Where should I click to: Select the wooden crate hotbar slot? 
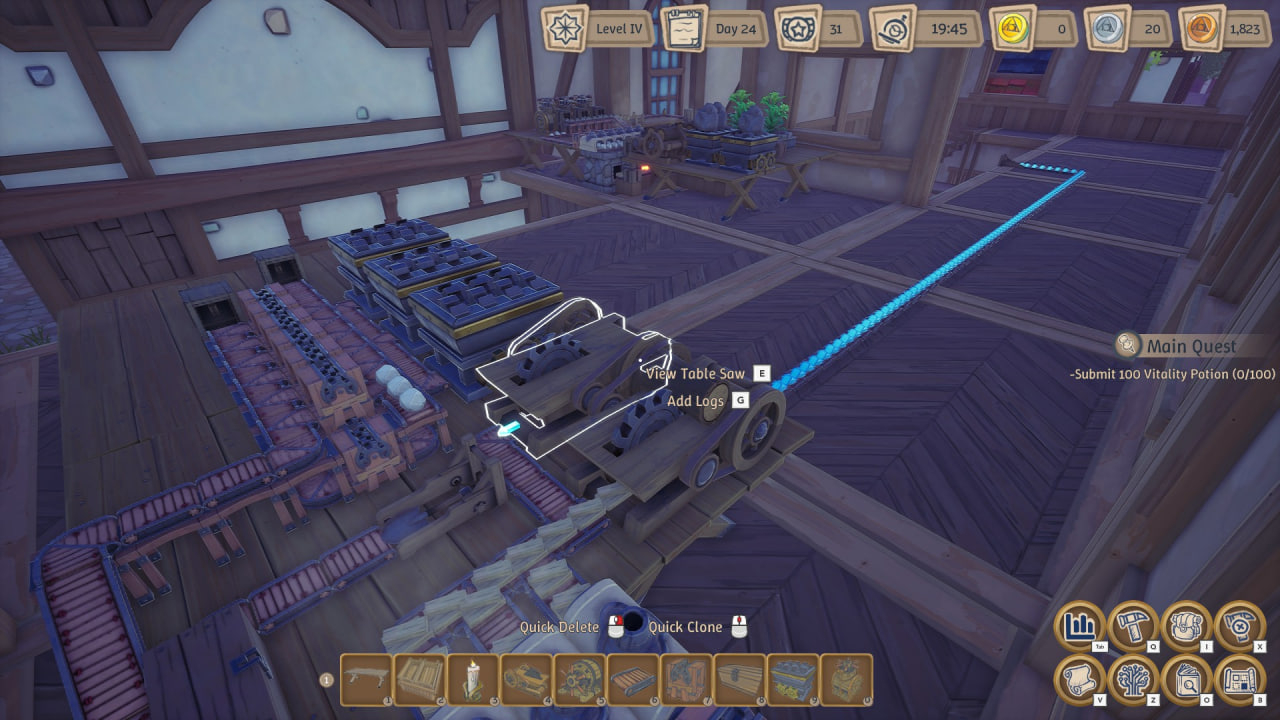[x=419, y=680]
